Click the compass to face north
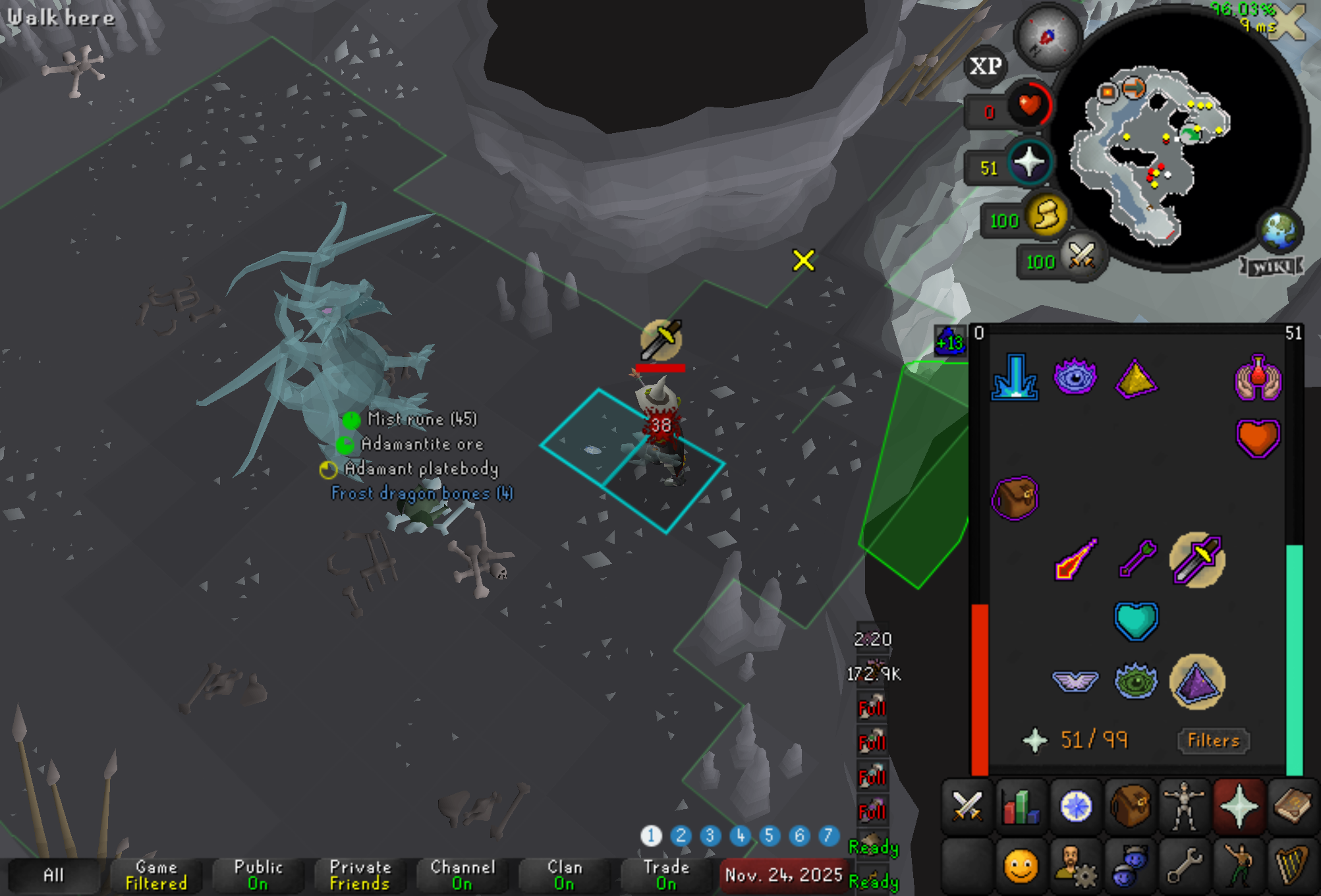The image size is (1321, 896). pos(1047,37)
